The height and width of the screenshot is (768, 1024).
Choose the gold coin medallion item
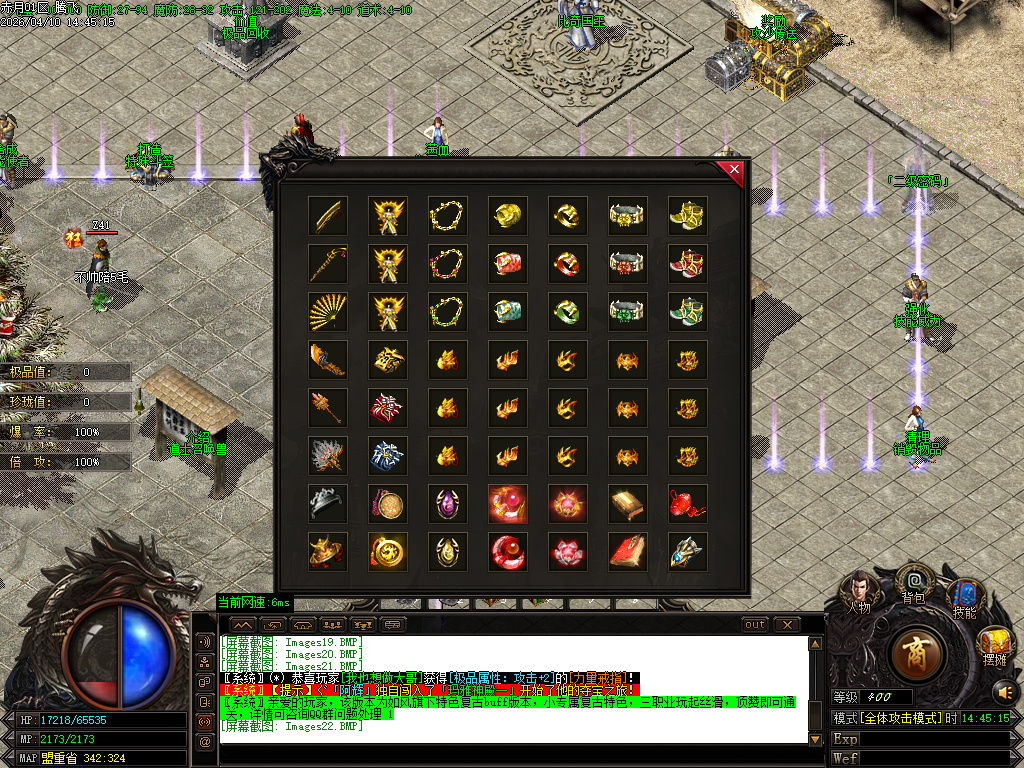(387, 551)
